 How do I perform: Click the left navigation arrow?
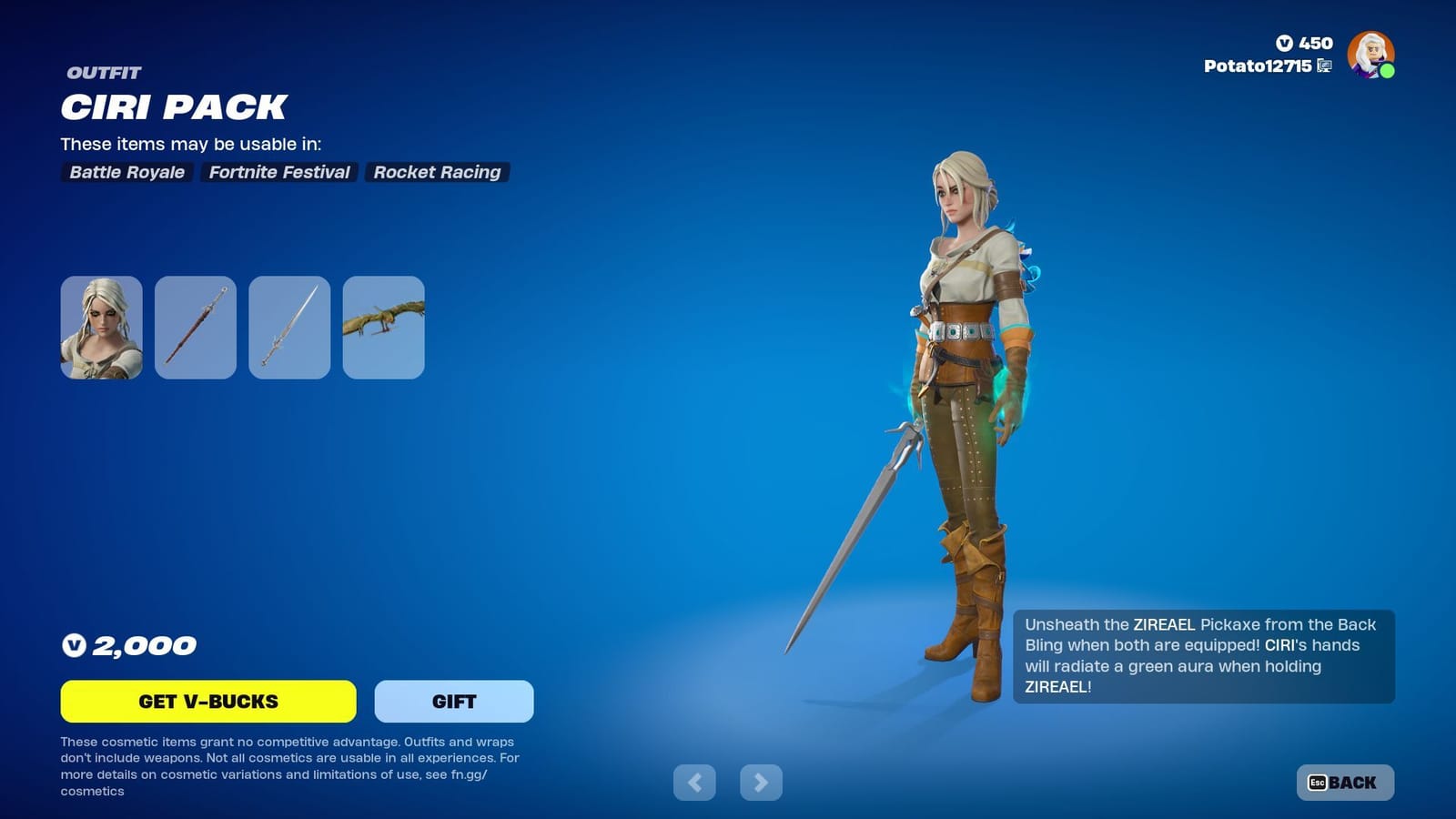tap(695, 782)
